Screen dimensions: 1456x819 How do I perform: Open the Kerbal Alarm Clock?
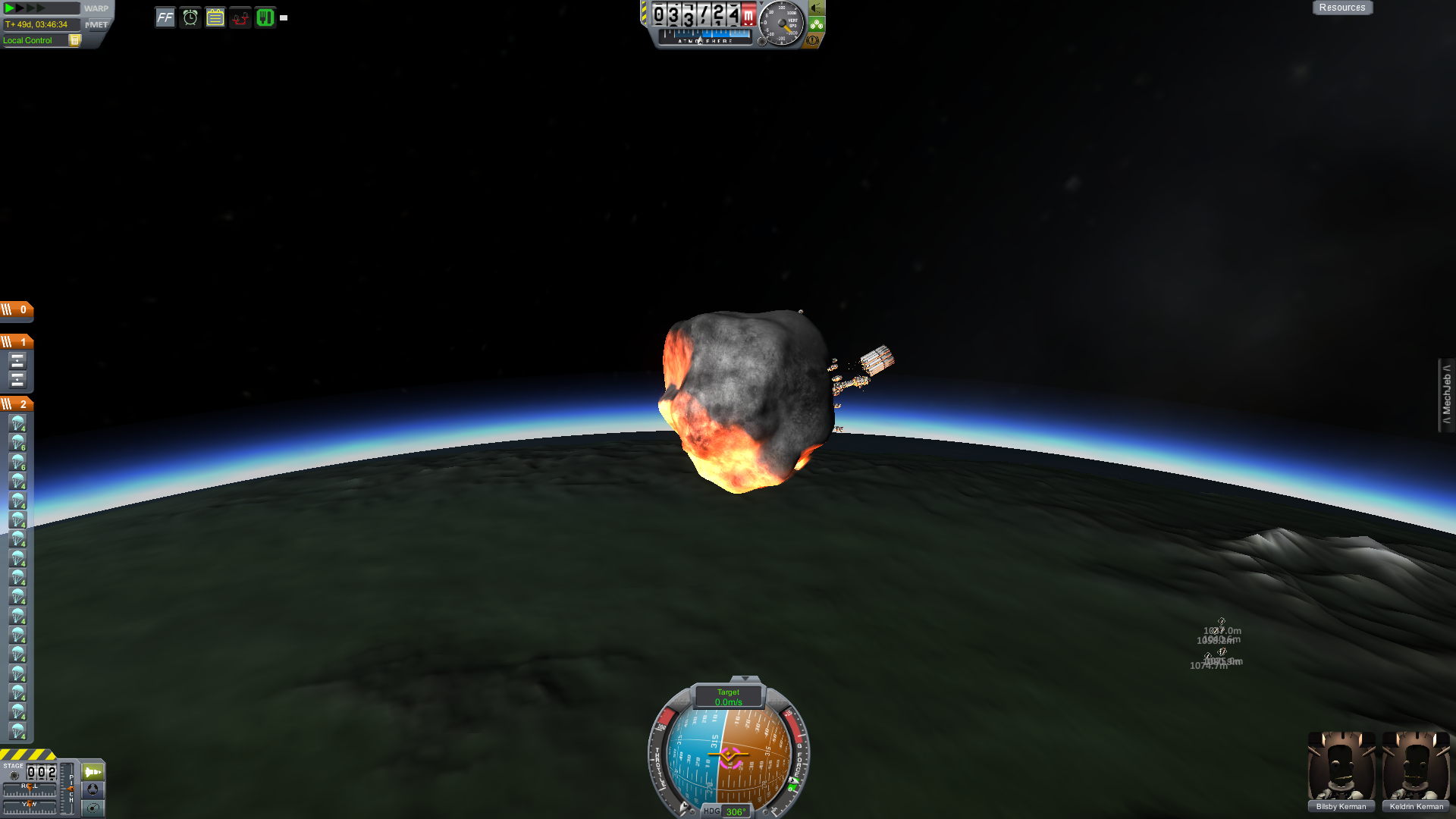(x=189, y=17)
